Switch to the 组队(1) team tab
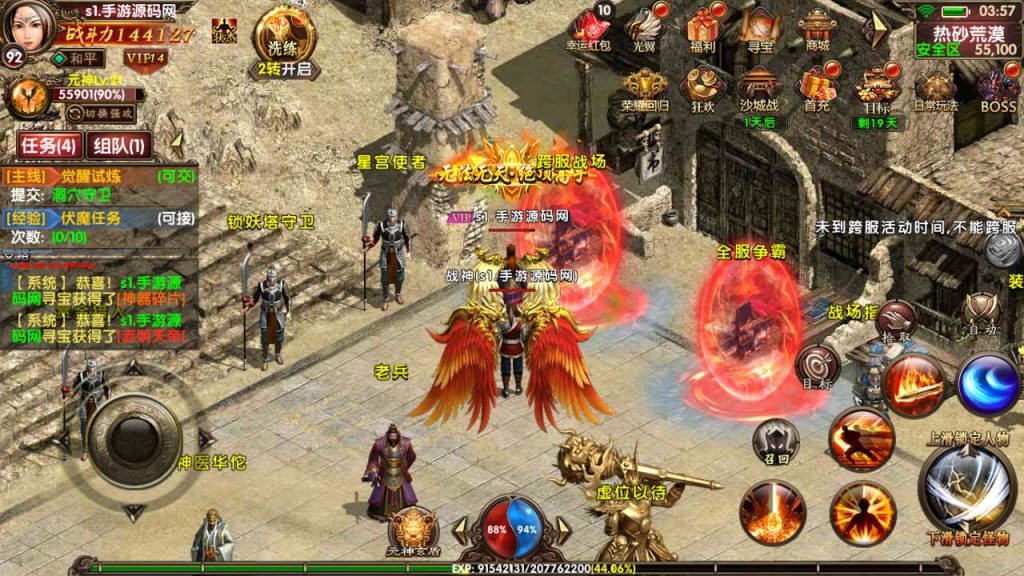1024x576 pixels. coord(119,145)
